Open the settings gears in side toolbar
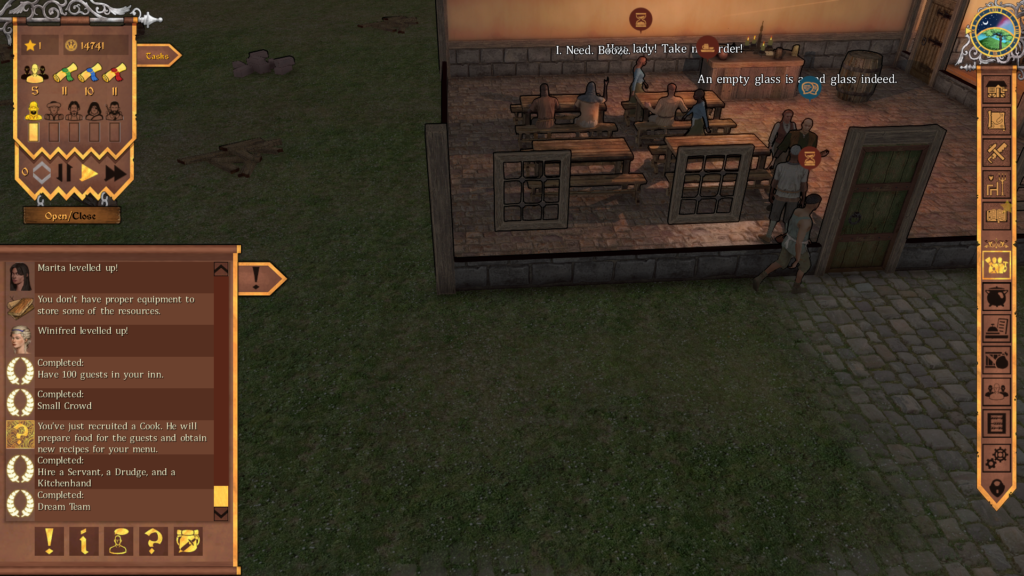Screen dimensions: 1024x576 [x=996, y=457]
